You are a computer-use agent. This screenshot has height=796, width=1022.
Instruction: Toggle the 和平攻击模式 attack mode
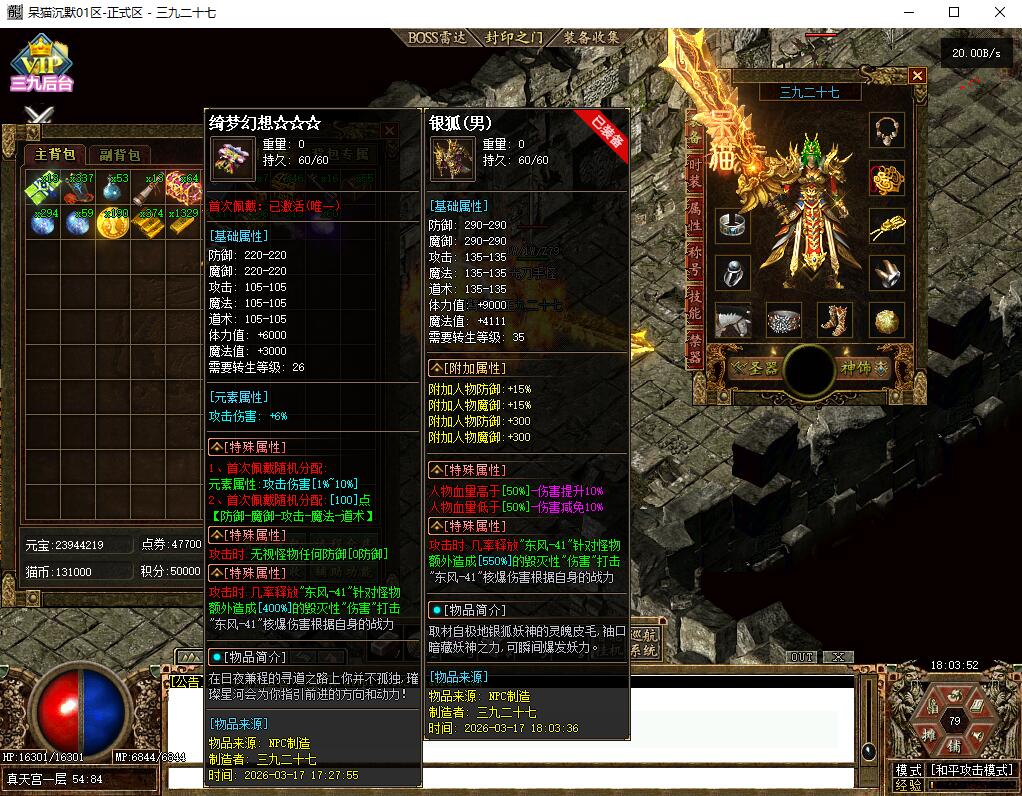point(971,770)
